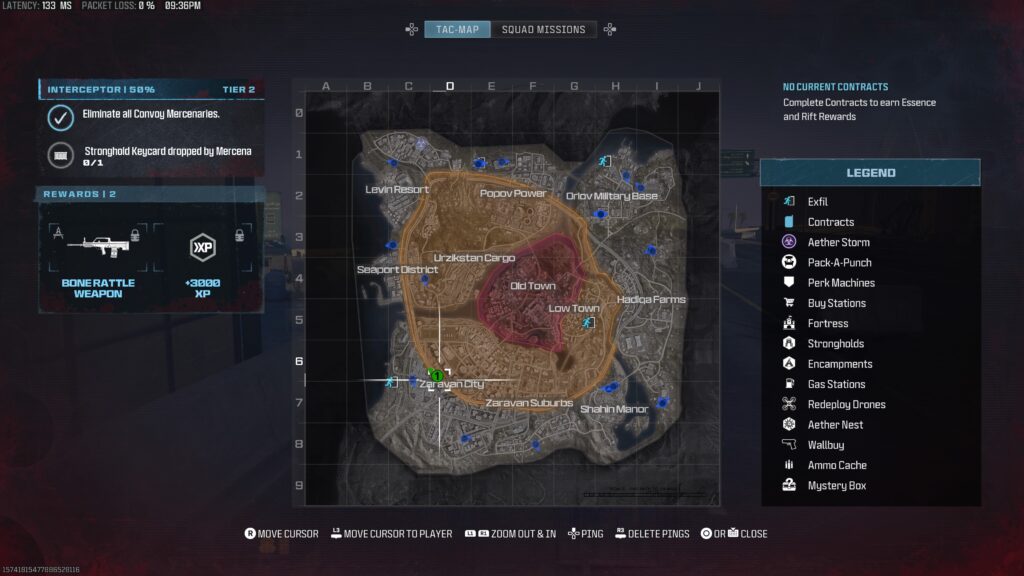1024x576 pixels.
Task: Choose Encampments in the legend
Action: click(x=839, y=364)
